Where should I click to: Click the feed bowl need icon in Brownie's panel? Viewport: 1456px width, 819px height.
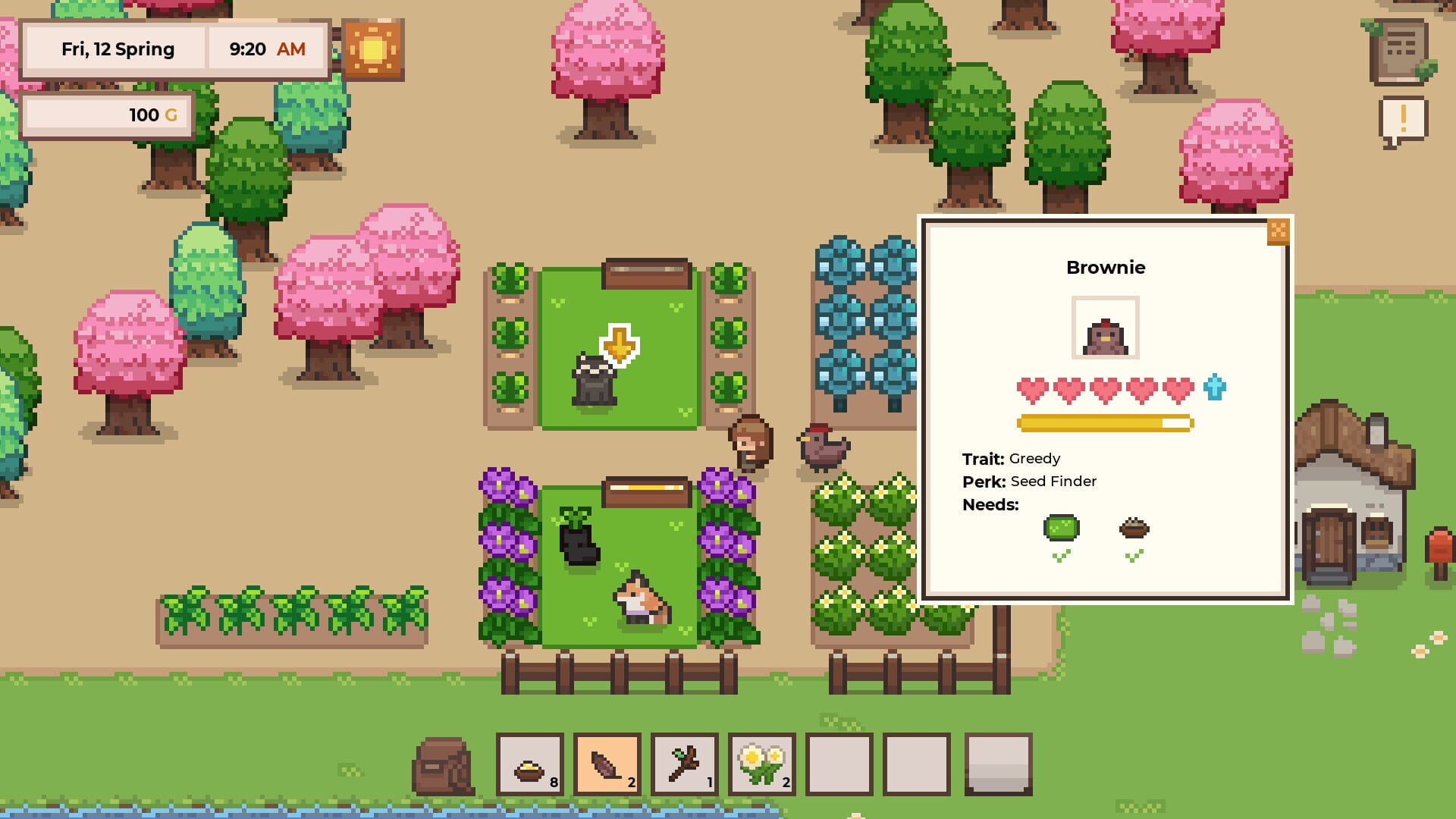[1134, 529]
